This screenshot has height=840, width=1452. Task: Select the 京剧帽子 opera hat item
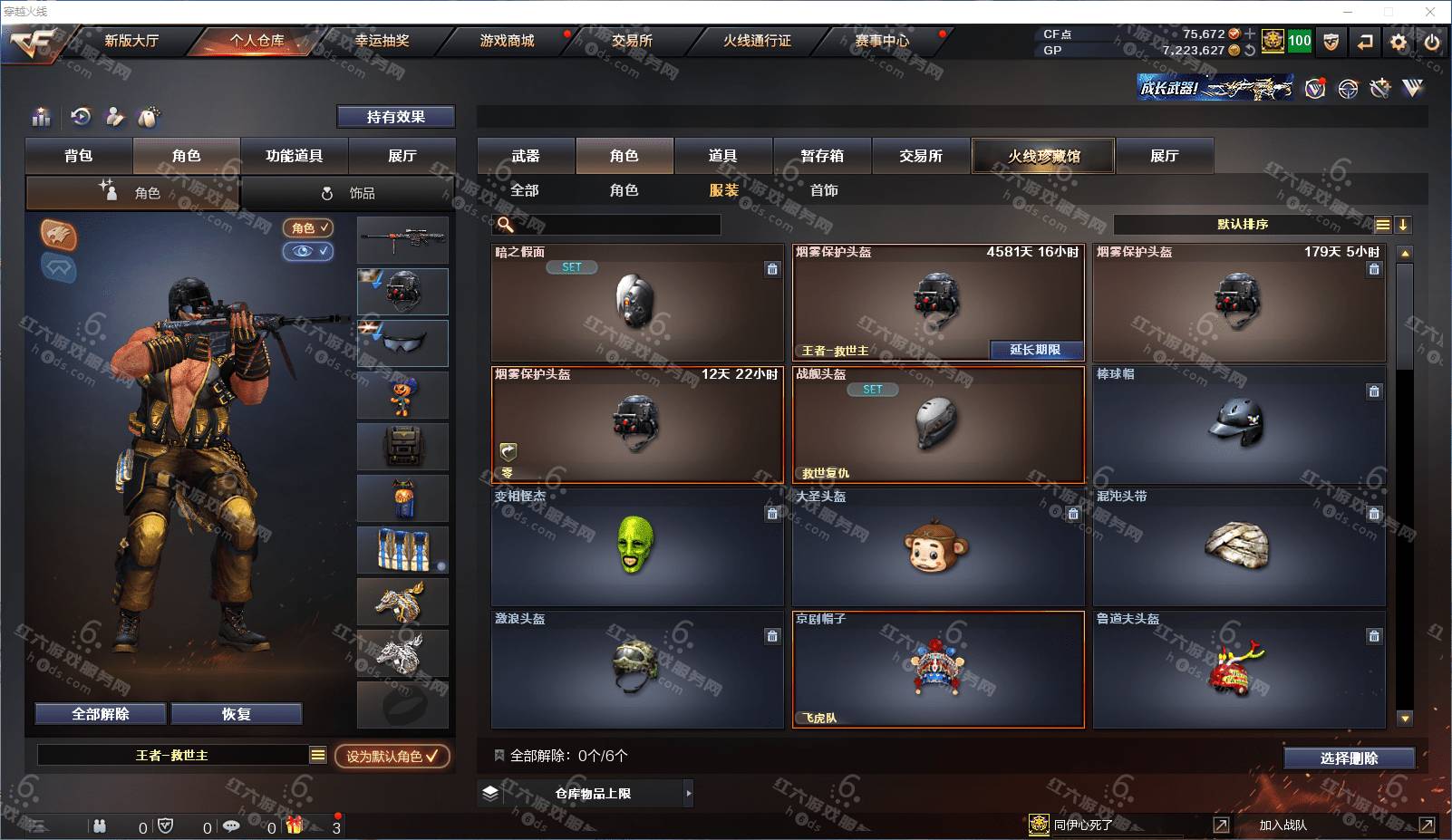pyautogui.click(x=938, y=669)
